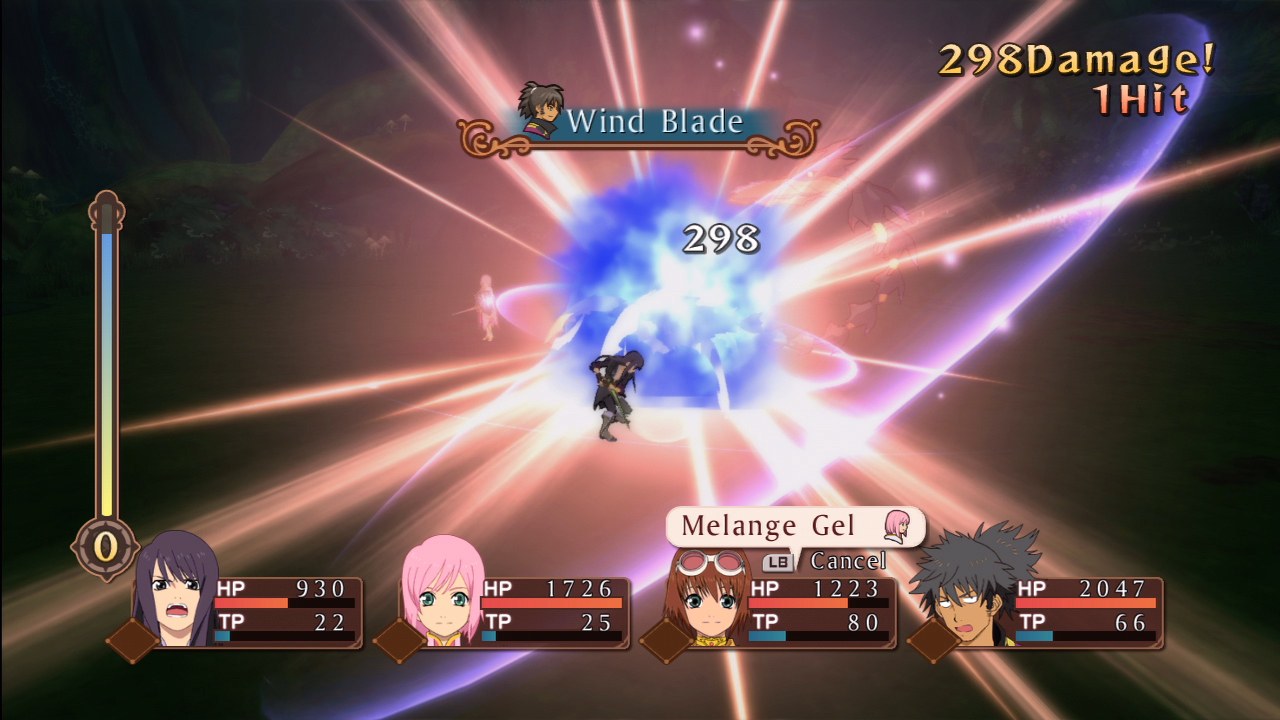Click the Overlimit counter emblem showing 0
1280x720 pixels.
pos(103,545)
